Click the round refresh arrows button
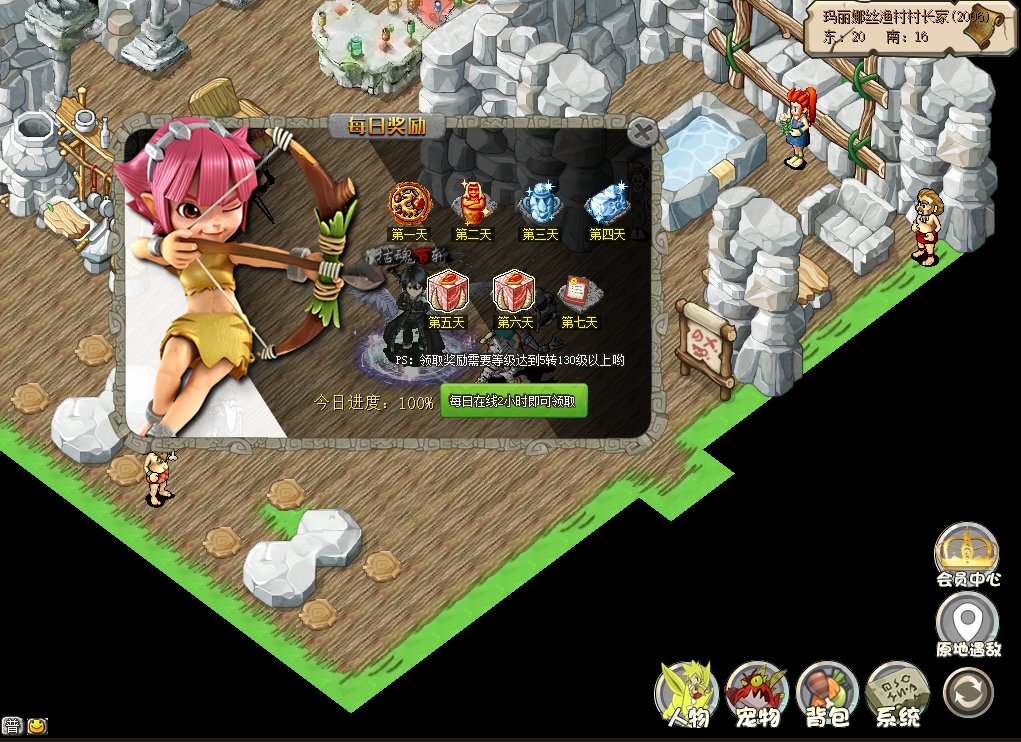Image resolution: width=1021 pixels, height=742 pixels. point(968,692)
